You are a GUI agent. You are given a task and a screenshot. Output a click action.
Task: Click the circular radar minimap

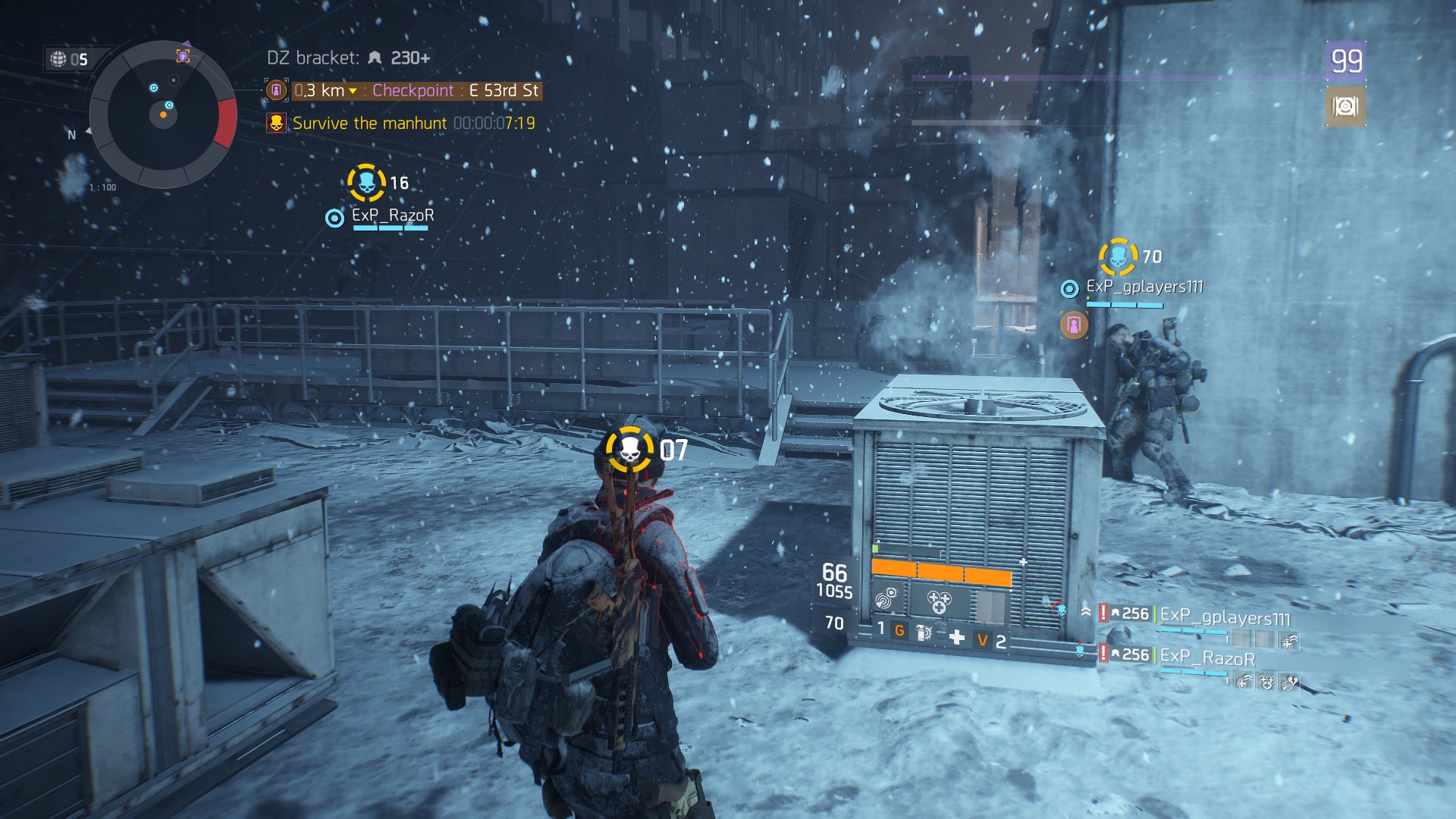[163, 115]
